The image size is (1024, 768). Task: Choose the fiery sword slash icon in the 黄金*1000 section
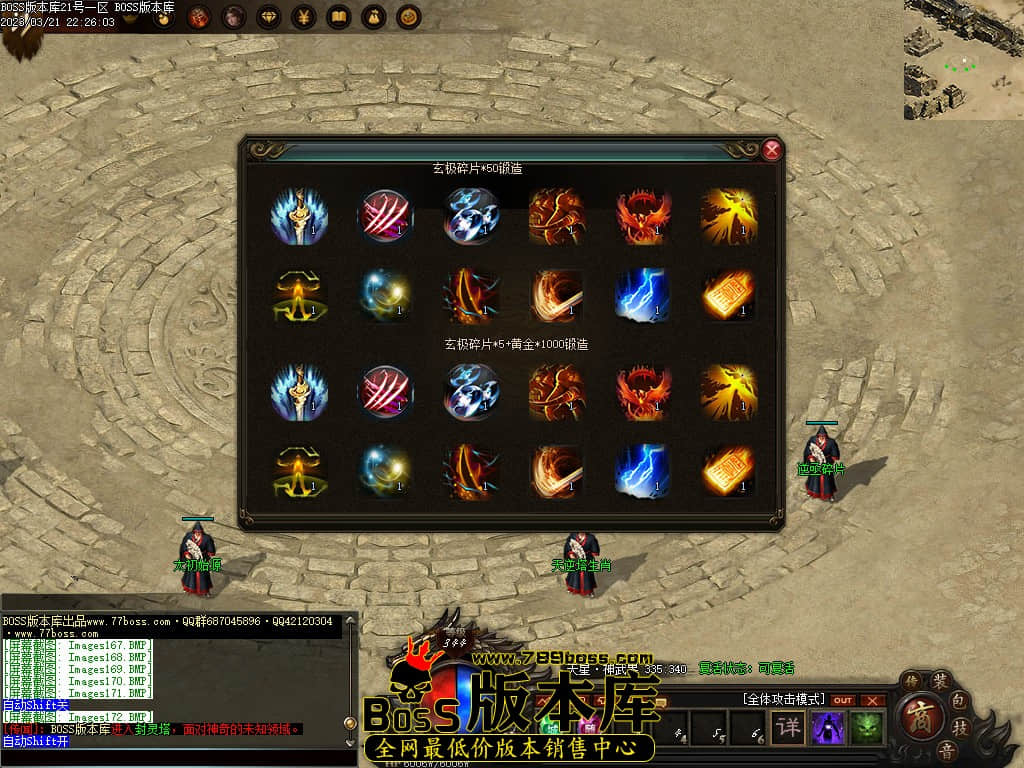[557, 471]
